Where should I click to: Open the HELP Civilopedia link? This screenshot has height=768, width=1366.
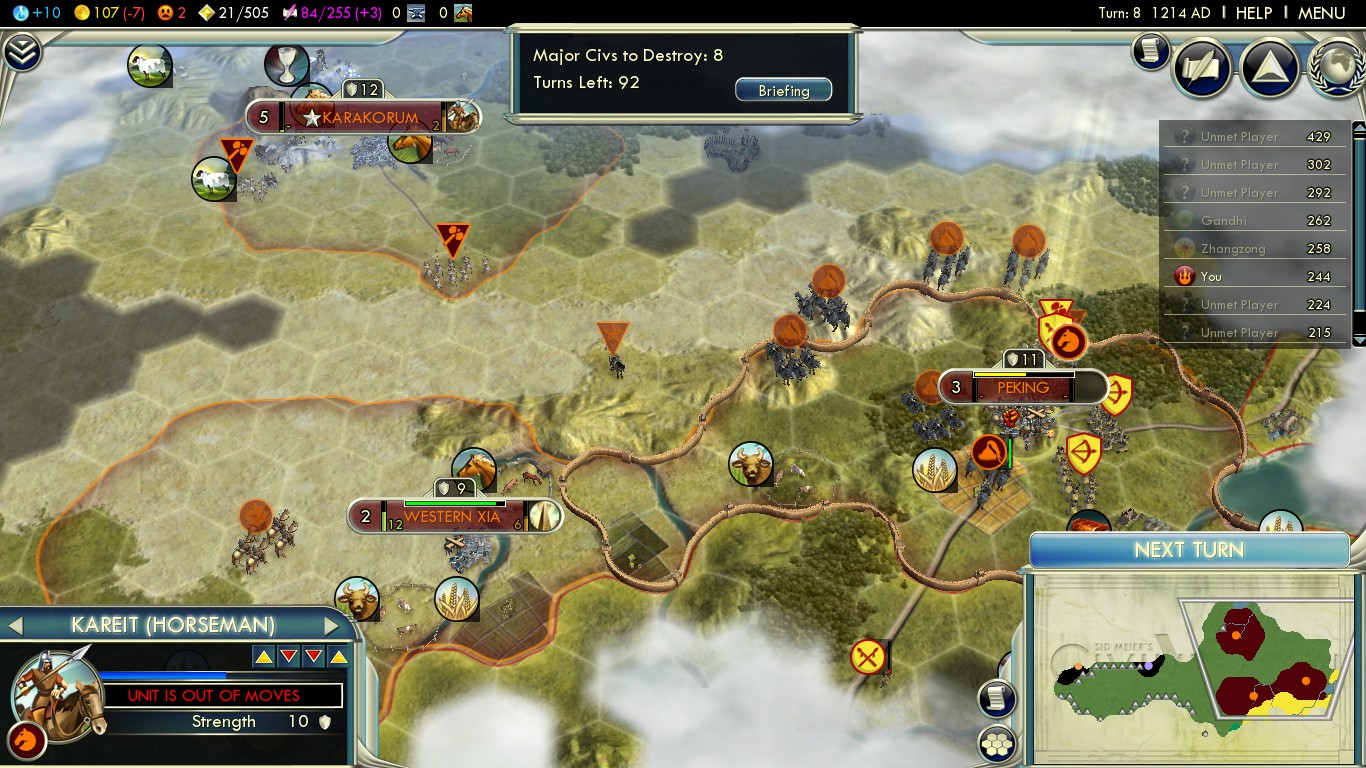point(1253,13)
